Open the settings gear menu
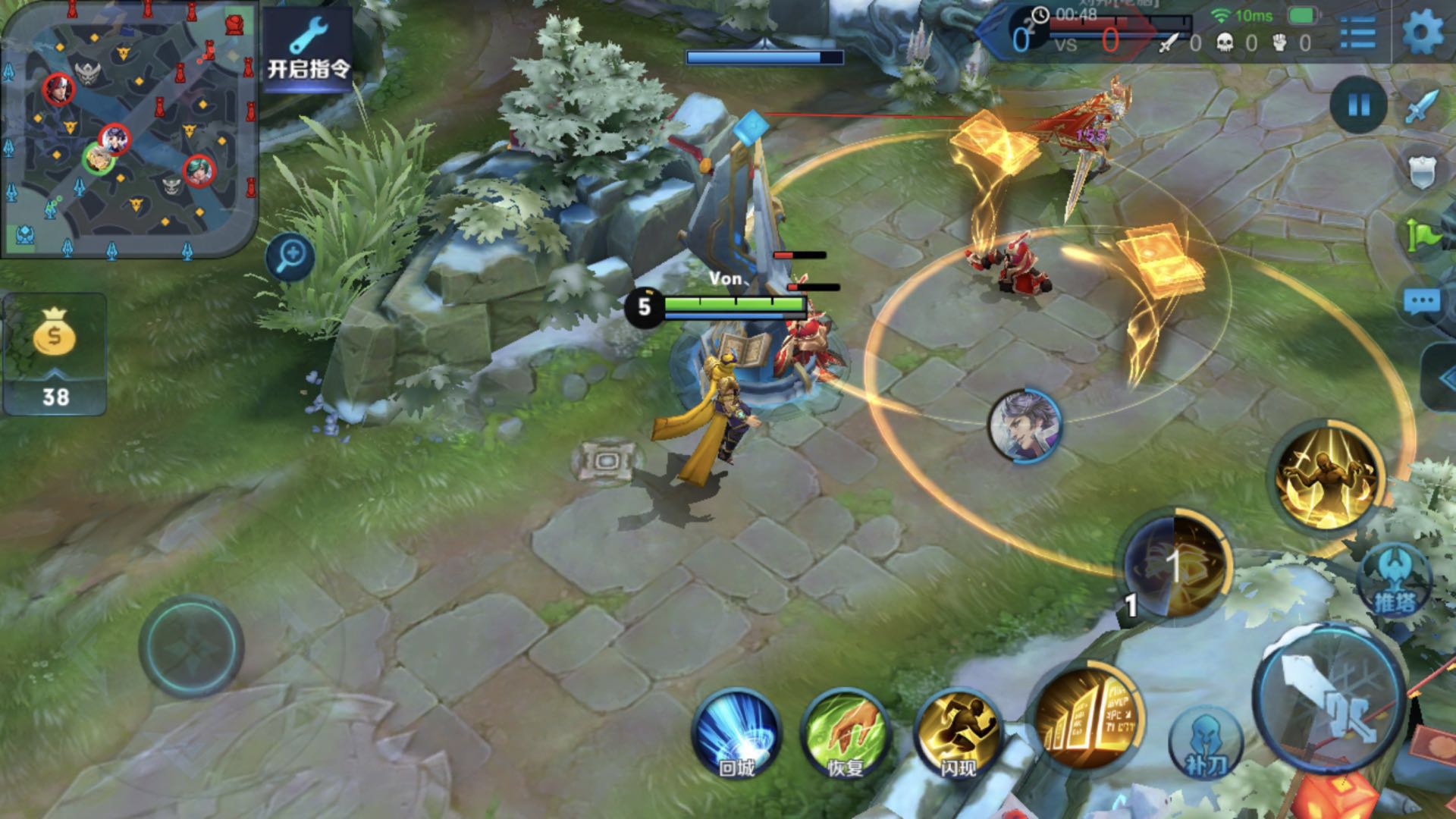 point(1423,32)
